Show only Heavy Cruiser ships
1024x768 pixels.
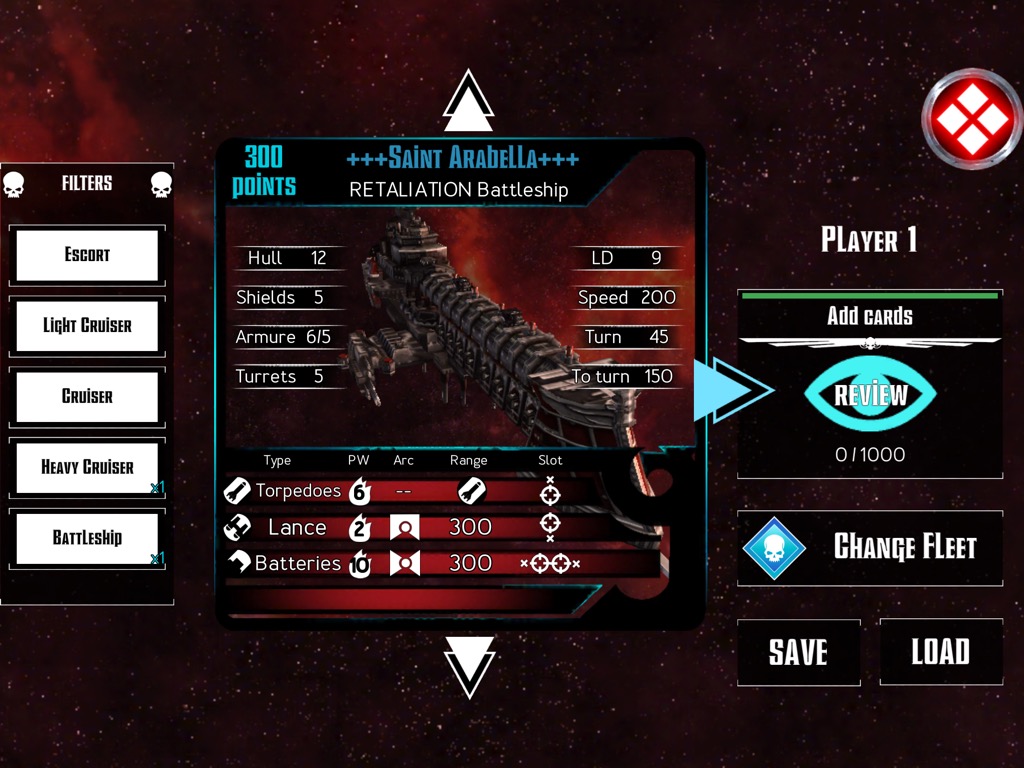[x=87, y=467]
